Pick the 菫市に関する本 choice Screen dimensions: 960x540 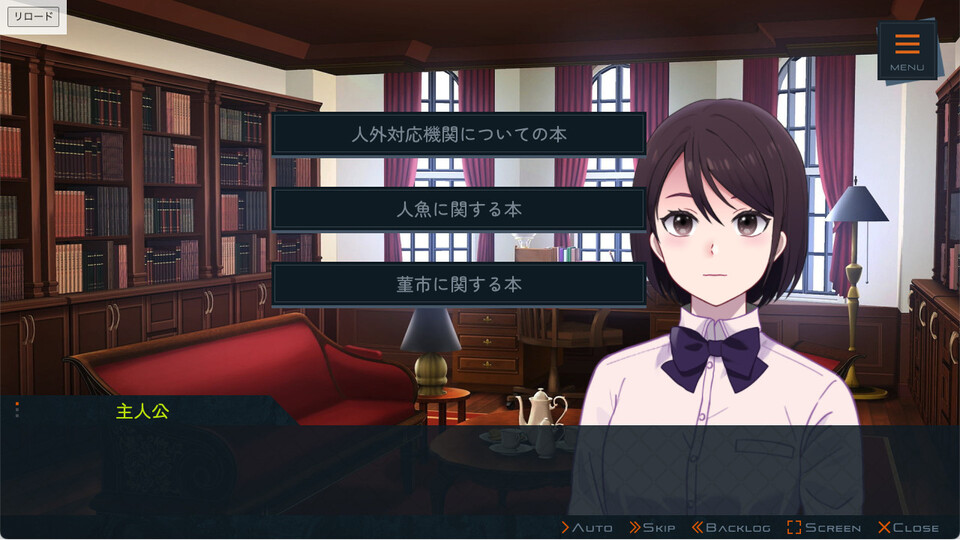(x=459, y=284)
